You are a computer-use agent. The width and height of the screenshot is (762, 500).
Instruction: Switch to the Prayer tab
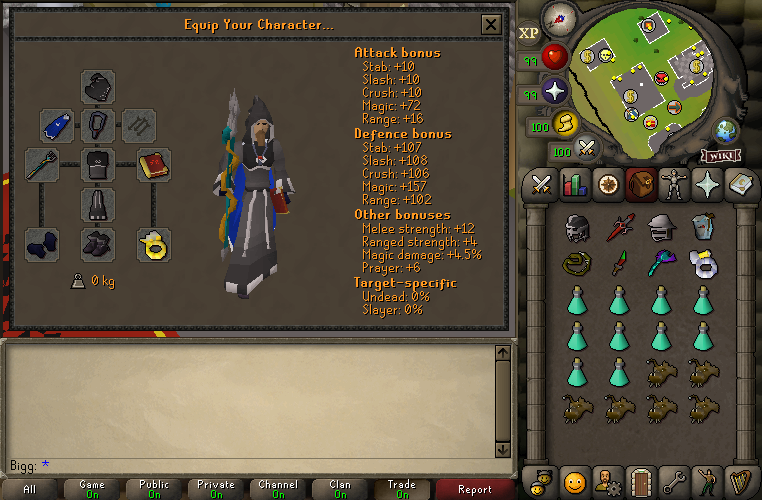tap(705, 185)
